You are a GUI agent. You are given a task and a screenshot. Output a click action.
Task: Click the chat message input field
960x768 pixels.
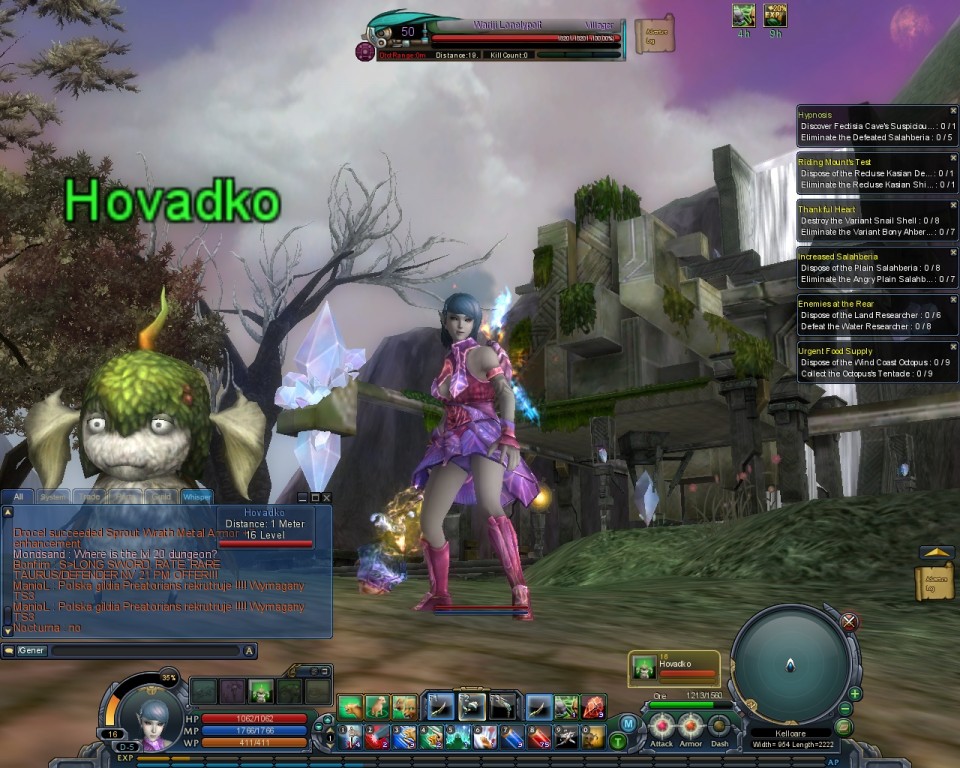(146, 651)
